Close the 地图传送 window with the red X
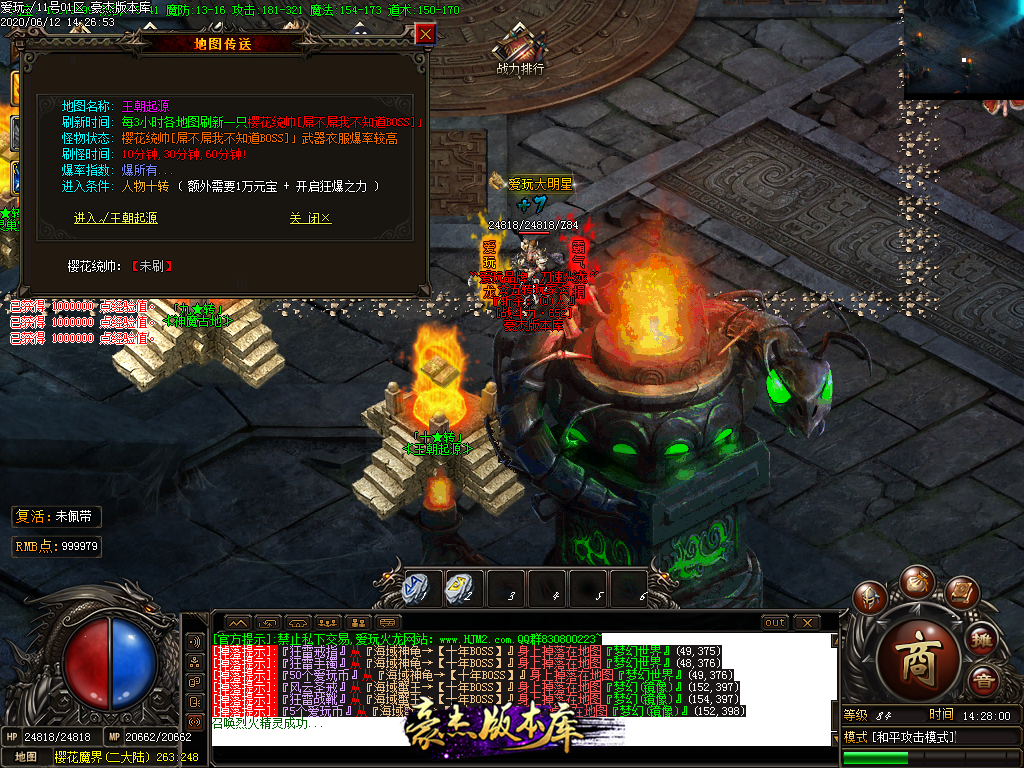Viewport: 1024px width, 768px height. click(425, 34)
